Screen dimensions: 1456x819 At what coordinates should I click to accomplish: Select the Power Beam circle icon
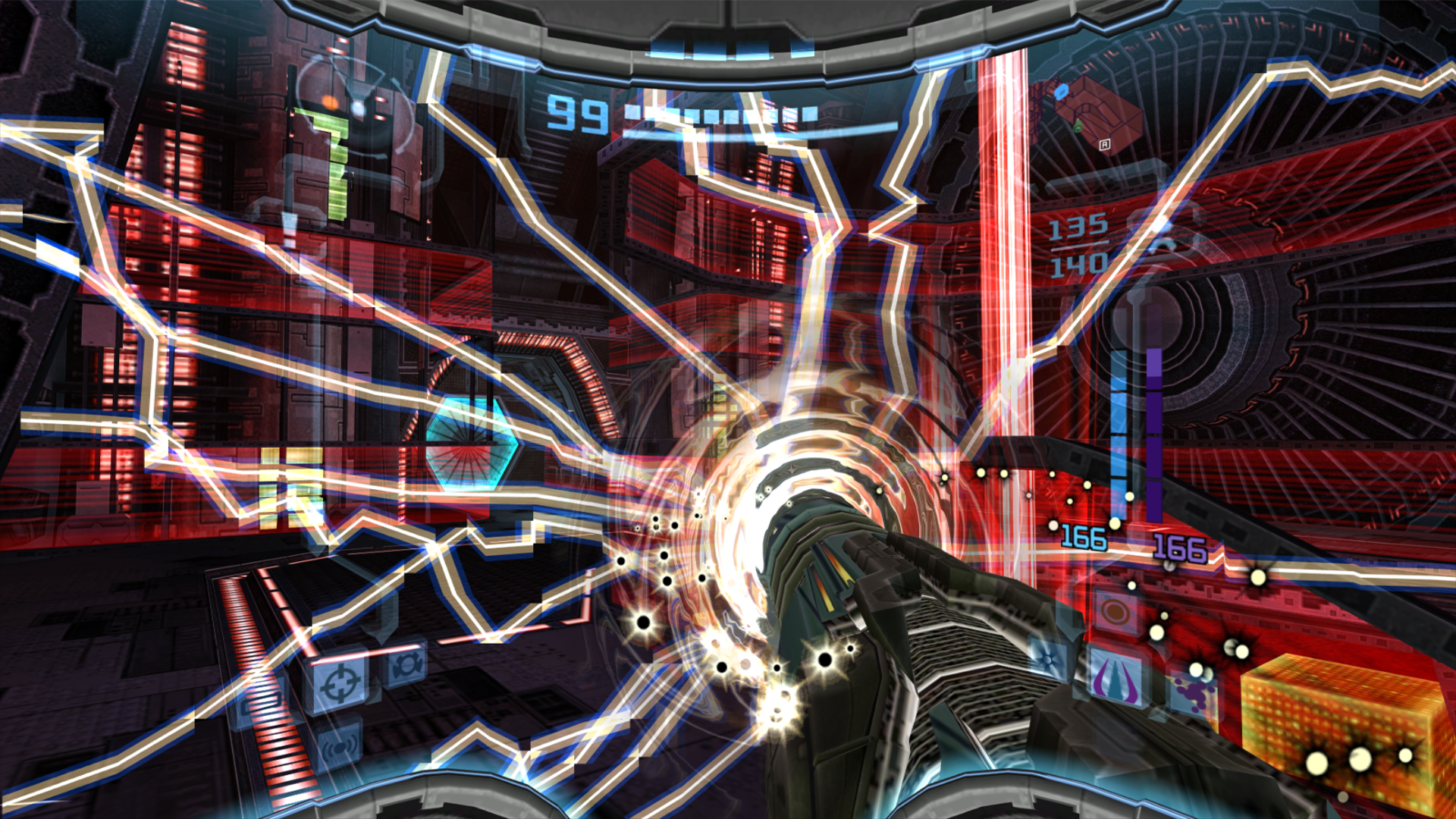pos(1114,611)
